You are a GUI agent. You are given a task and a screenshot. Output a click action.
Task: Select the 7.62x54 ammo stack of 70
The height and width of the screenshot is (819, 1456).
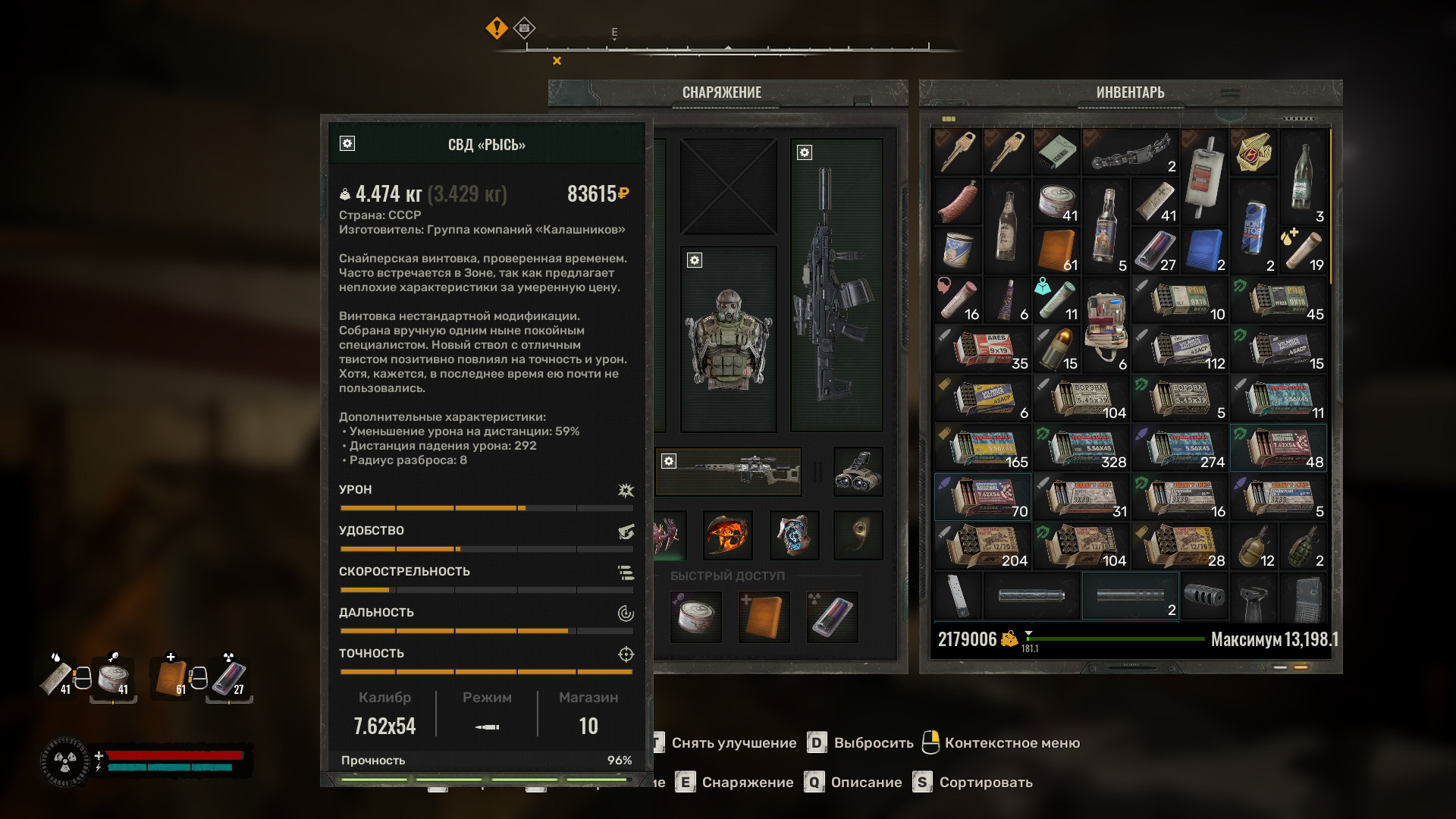[x=983, y=497]
